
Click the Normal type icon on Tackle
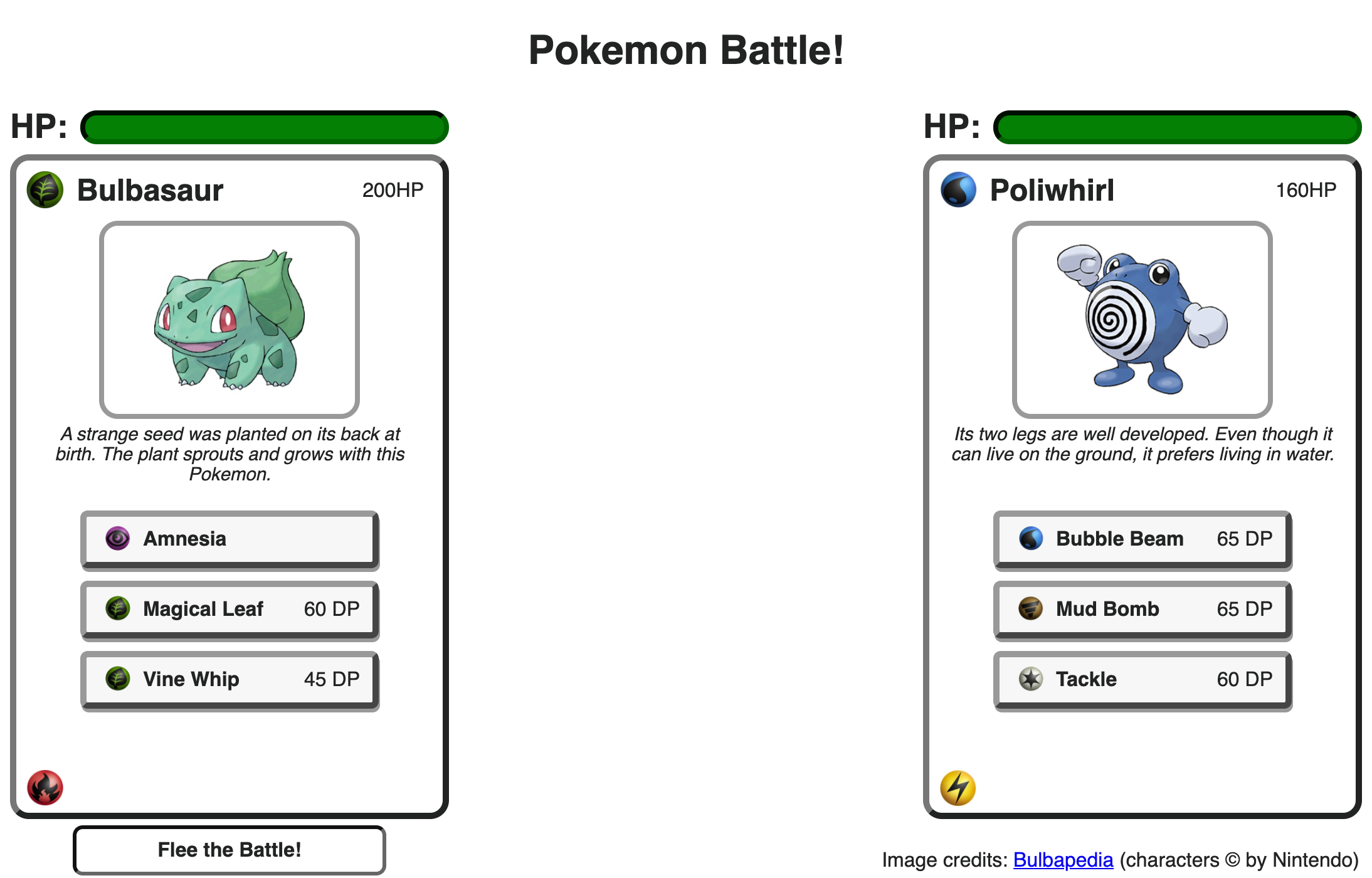[x=1030, y=679]
